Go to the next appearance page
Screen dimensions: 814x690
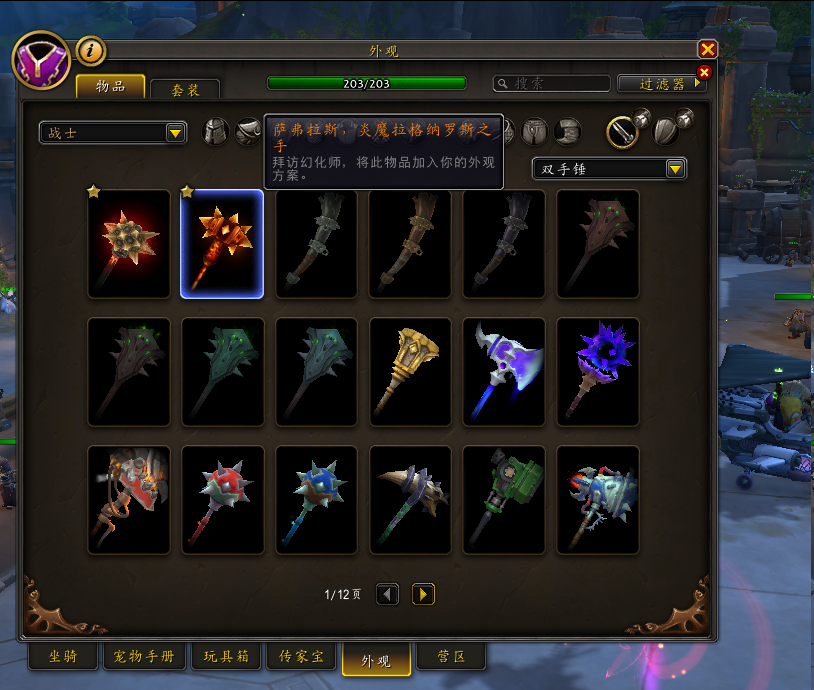pos(424,594)
